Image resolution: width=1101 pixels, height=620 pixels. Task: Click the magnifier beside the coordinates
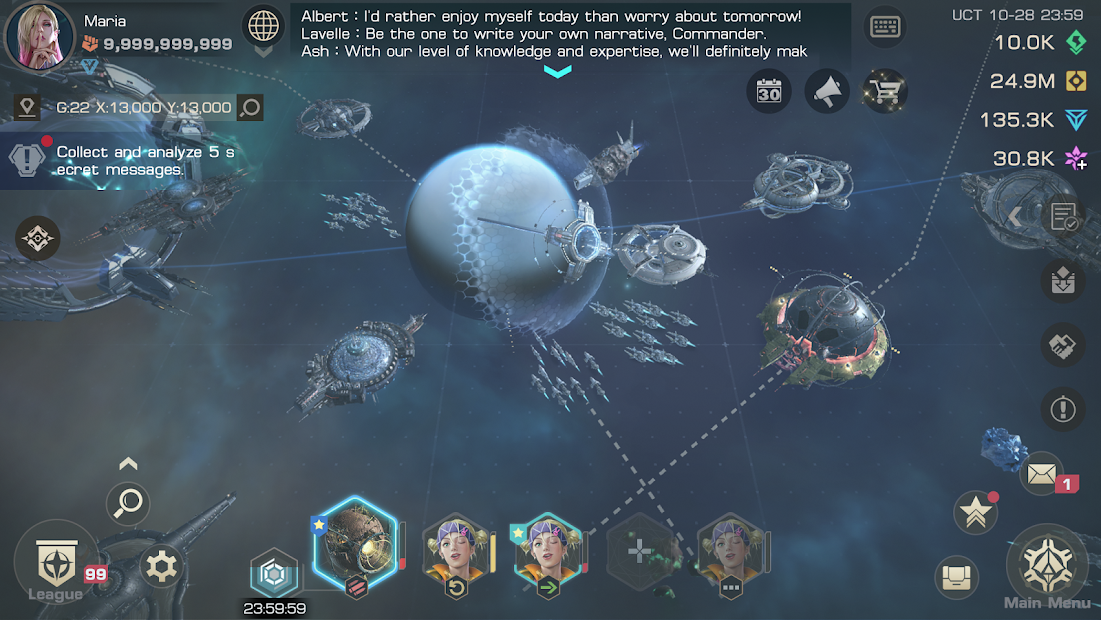coord(250,107)
